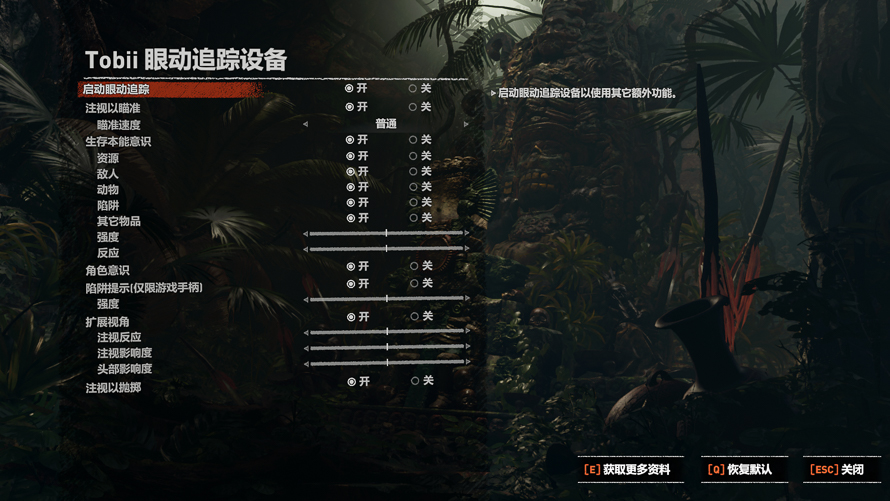
Task: Turn off 角色意识
Action: pos(414,266)
